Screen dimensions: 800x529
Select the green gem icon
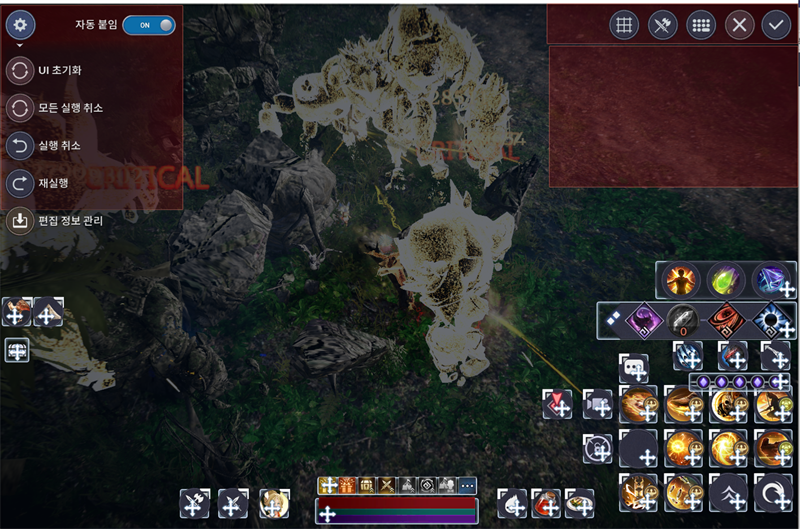click(725, 279)
